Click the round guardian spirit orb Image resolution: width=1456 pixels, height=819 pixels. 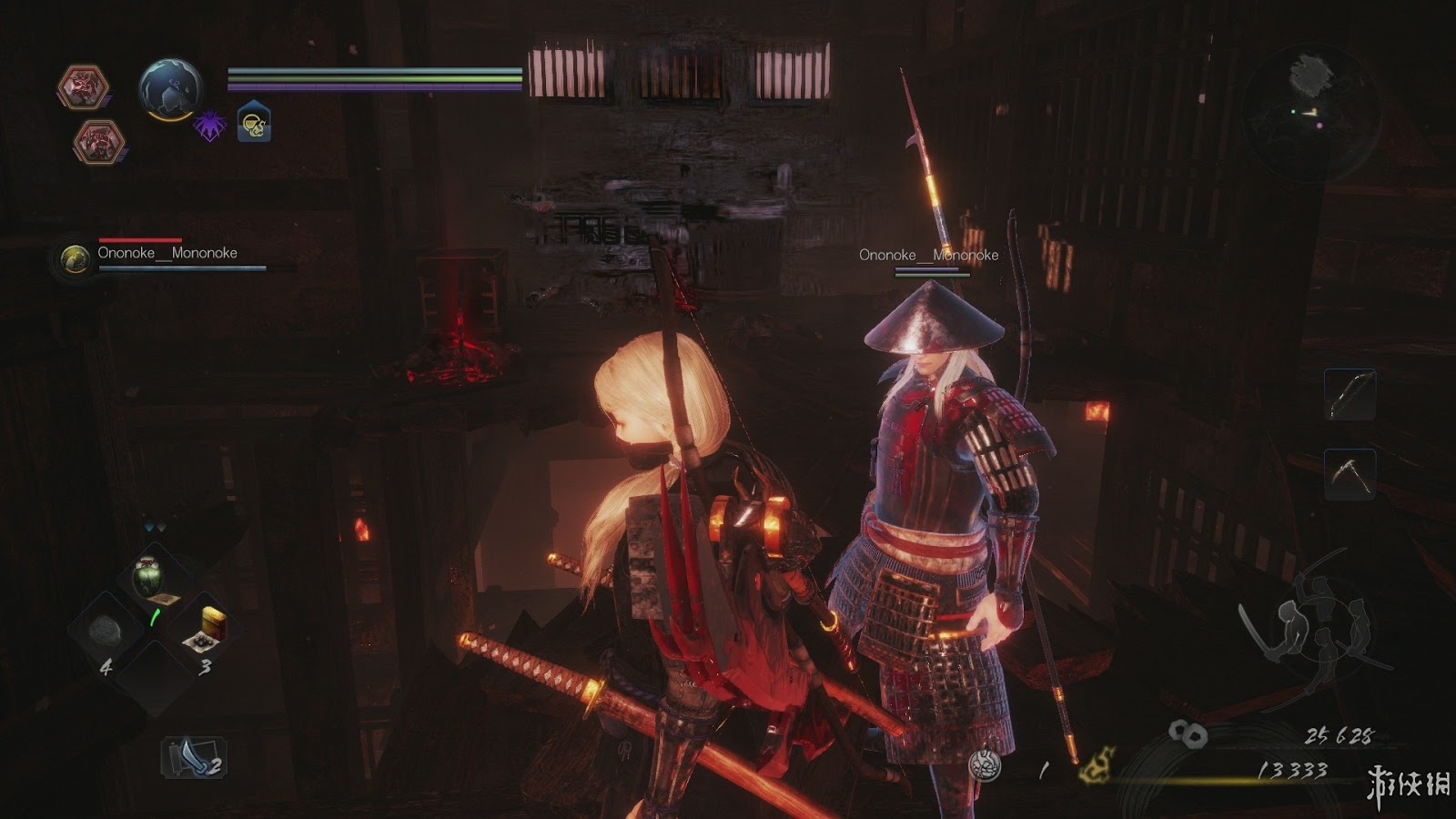170,89
